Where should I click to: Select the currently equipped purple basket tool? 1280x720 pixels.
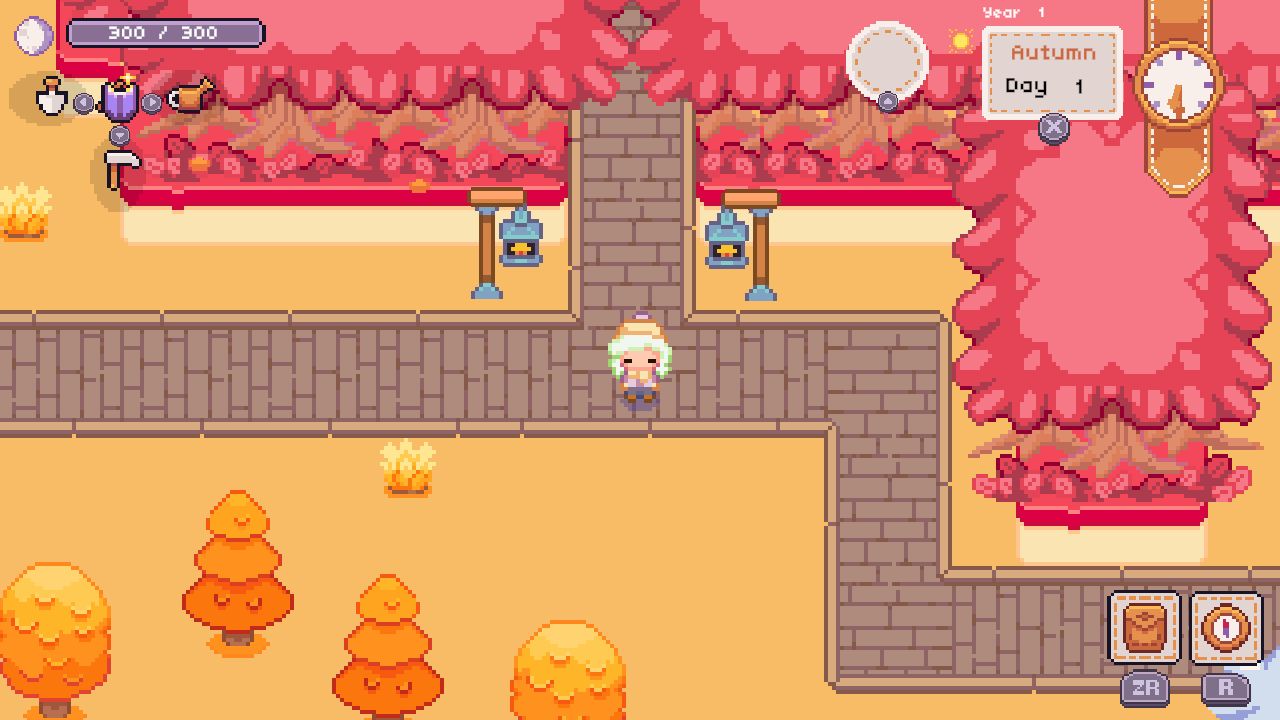(120, 100)
